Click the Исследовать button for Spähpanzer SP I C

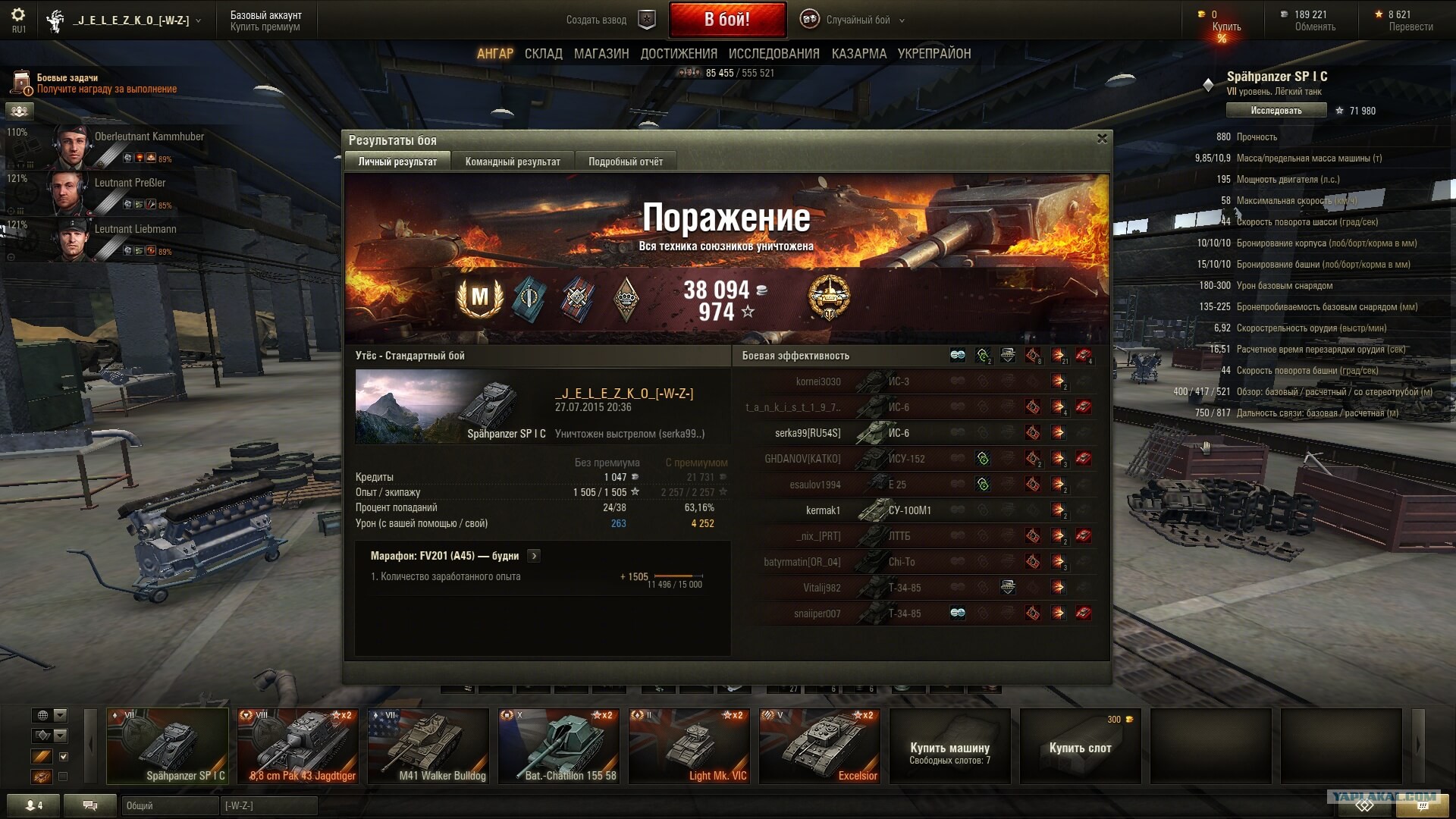point(1276,111)
